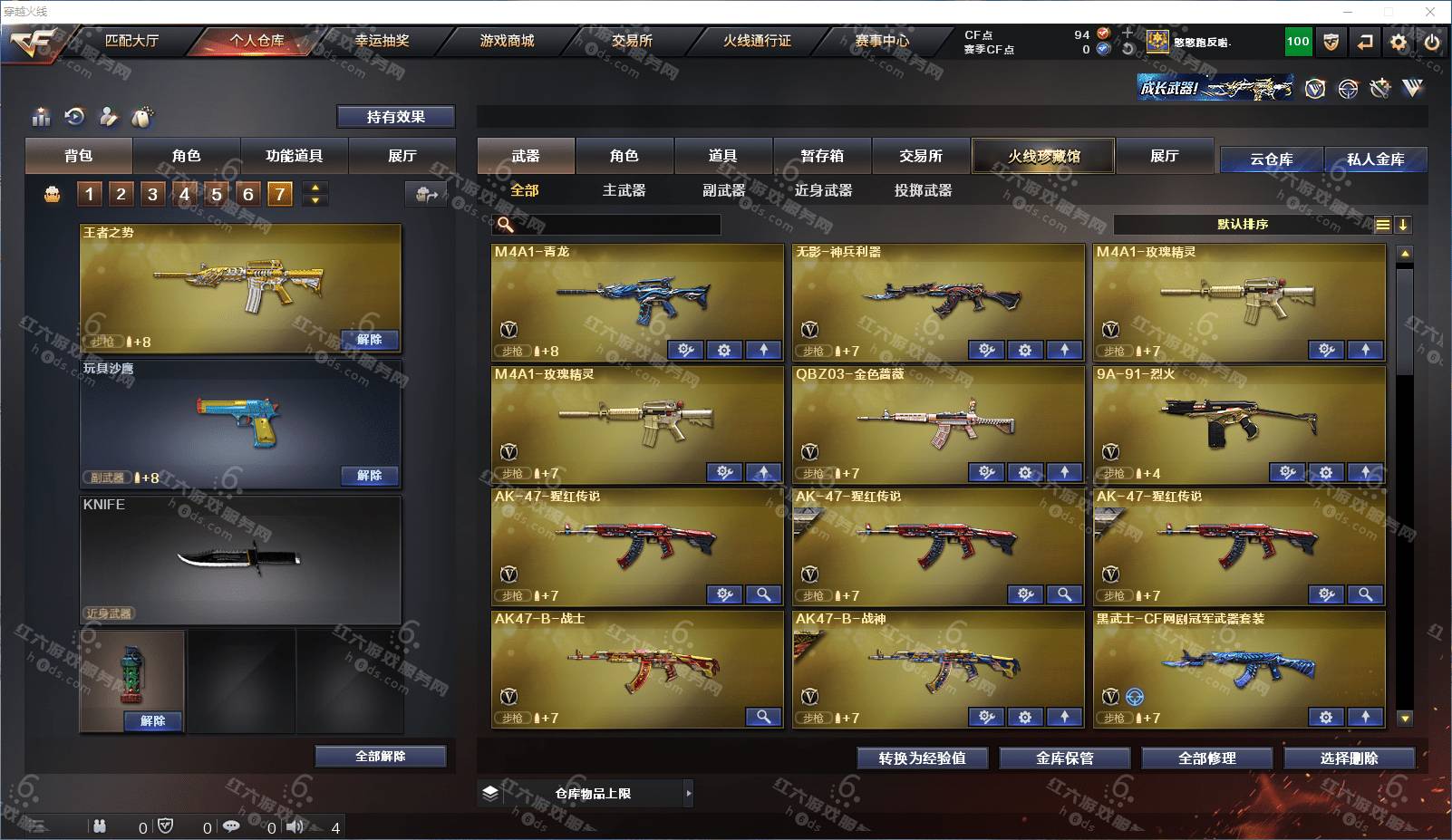Open 赛事中心 tournament center
Image resolution: width=1452 pixels, height=840 pixels.
[881, 41]
